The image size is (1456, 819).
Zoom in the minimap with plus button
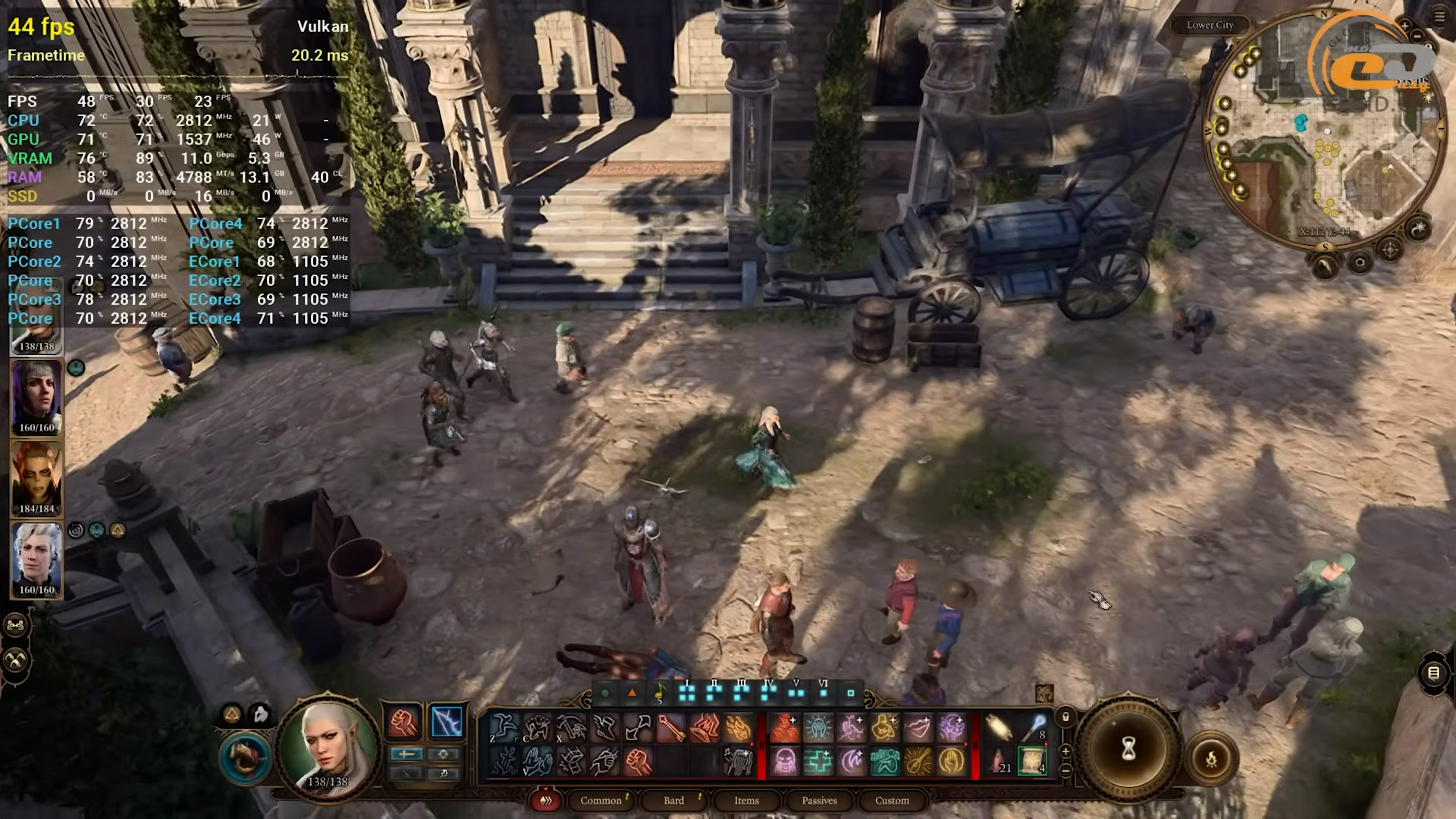1404,27
